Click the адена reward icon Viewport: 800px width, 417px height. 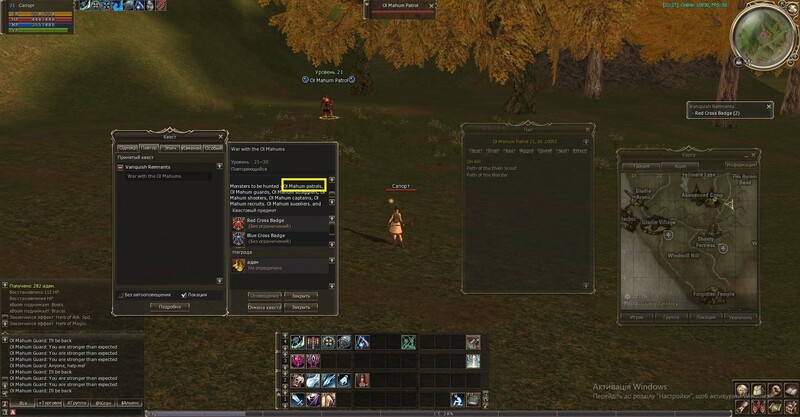(238, 266)
